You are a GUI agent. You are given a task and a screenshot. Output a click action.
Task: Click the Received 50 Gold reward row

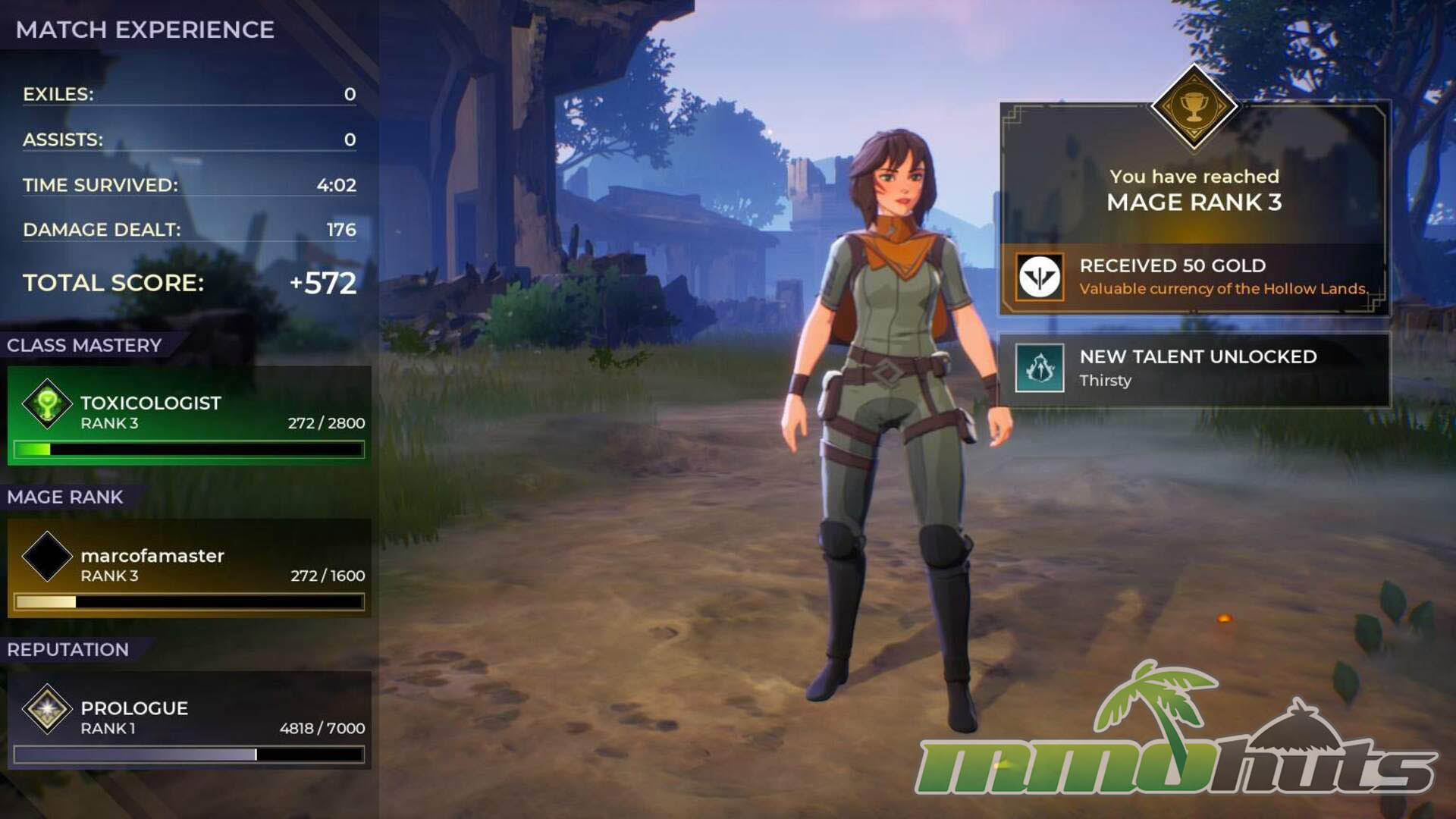(1194, 277)
